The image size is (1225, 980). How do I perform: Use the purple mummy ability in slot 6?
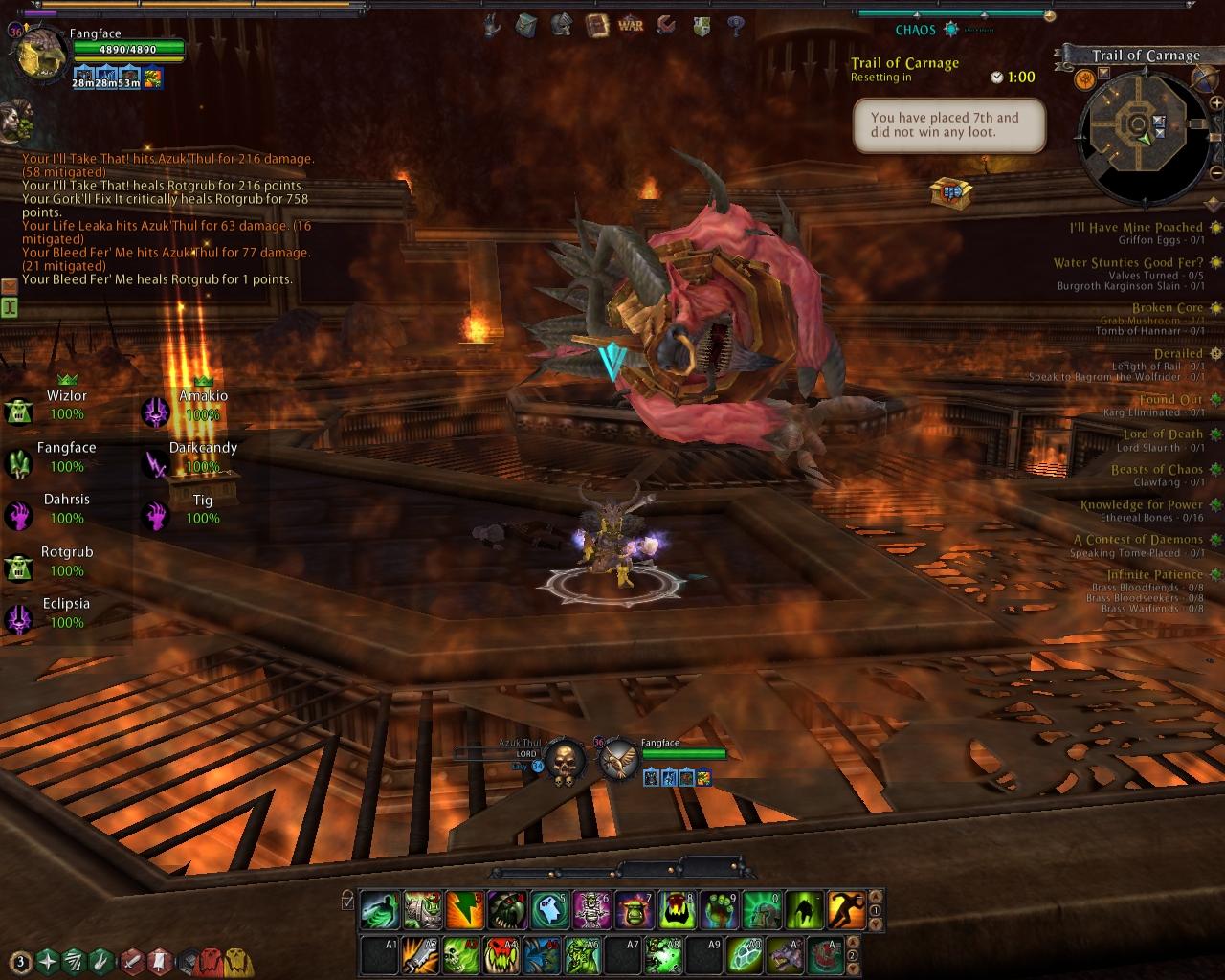(591, 909)
